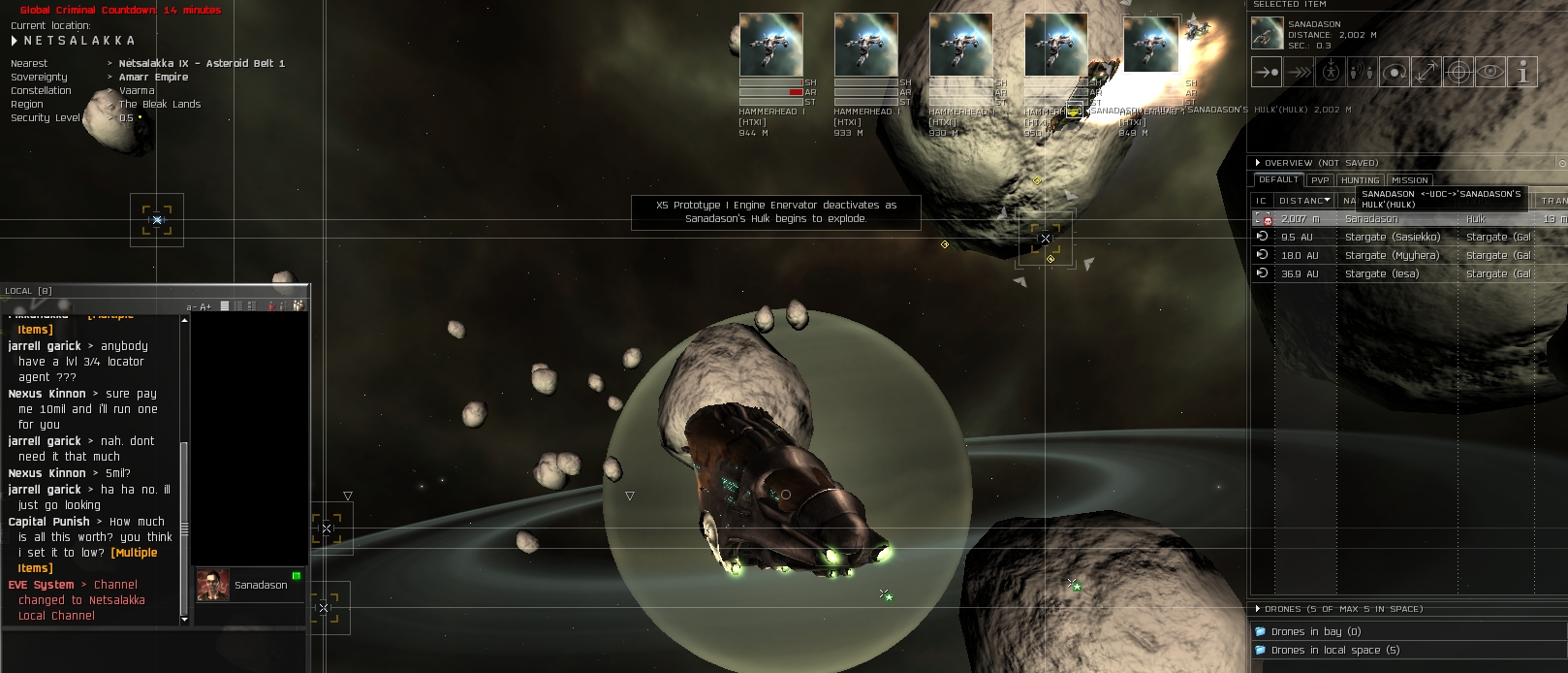Image resolution: width=1568 pixels, height=673 pixels.
Task: Click Sanadason in the Local member list
Action: click(260, 586)
